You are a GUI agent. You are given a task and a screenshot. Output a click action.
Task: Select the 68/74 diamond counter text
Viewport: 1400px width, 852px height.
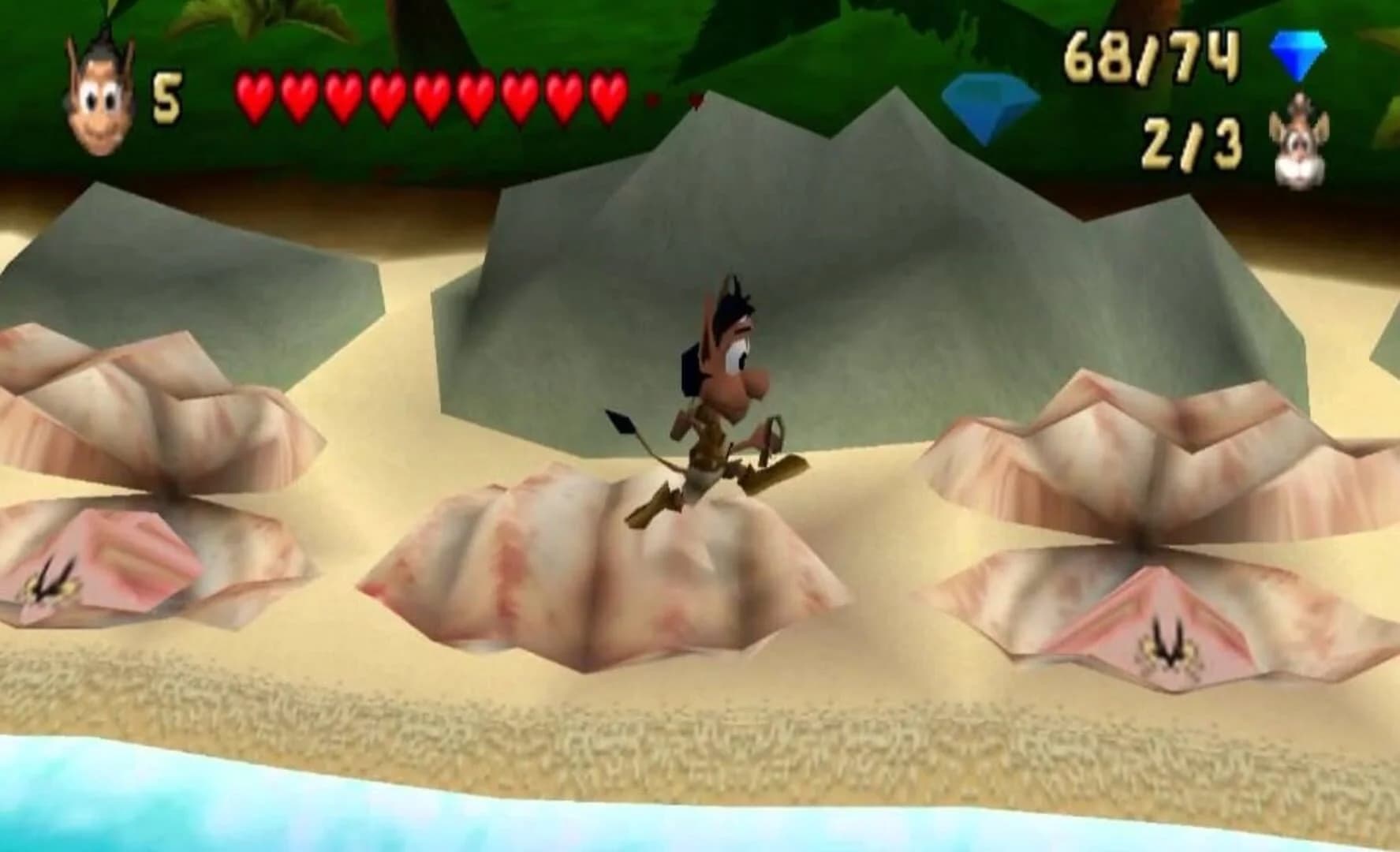pos(1152,55)
